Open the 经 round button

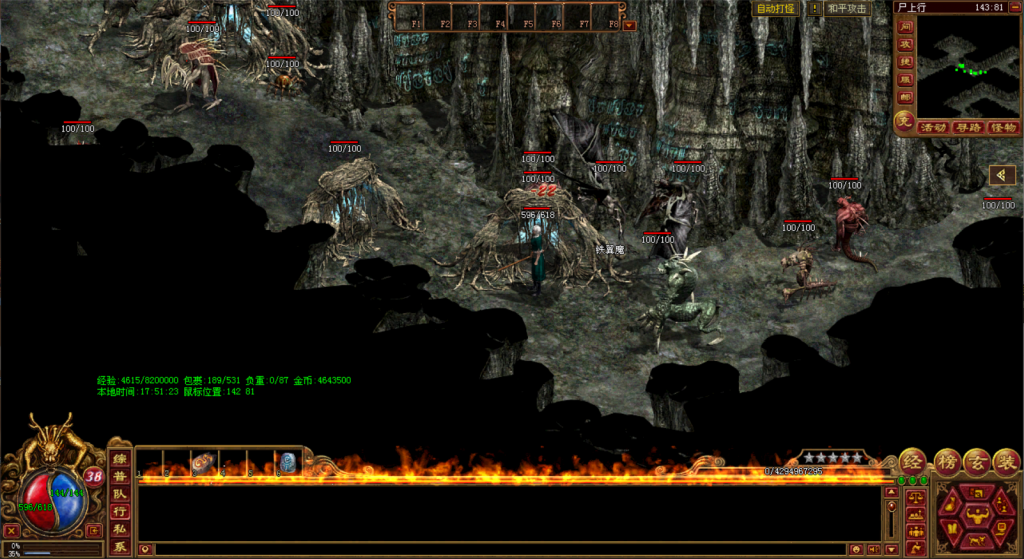click(x=913, y=462)
